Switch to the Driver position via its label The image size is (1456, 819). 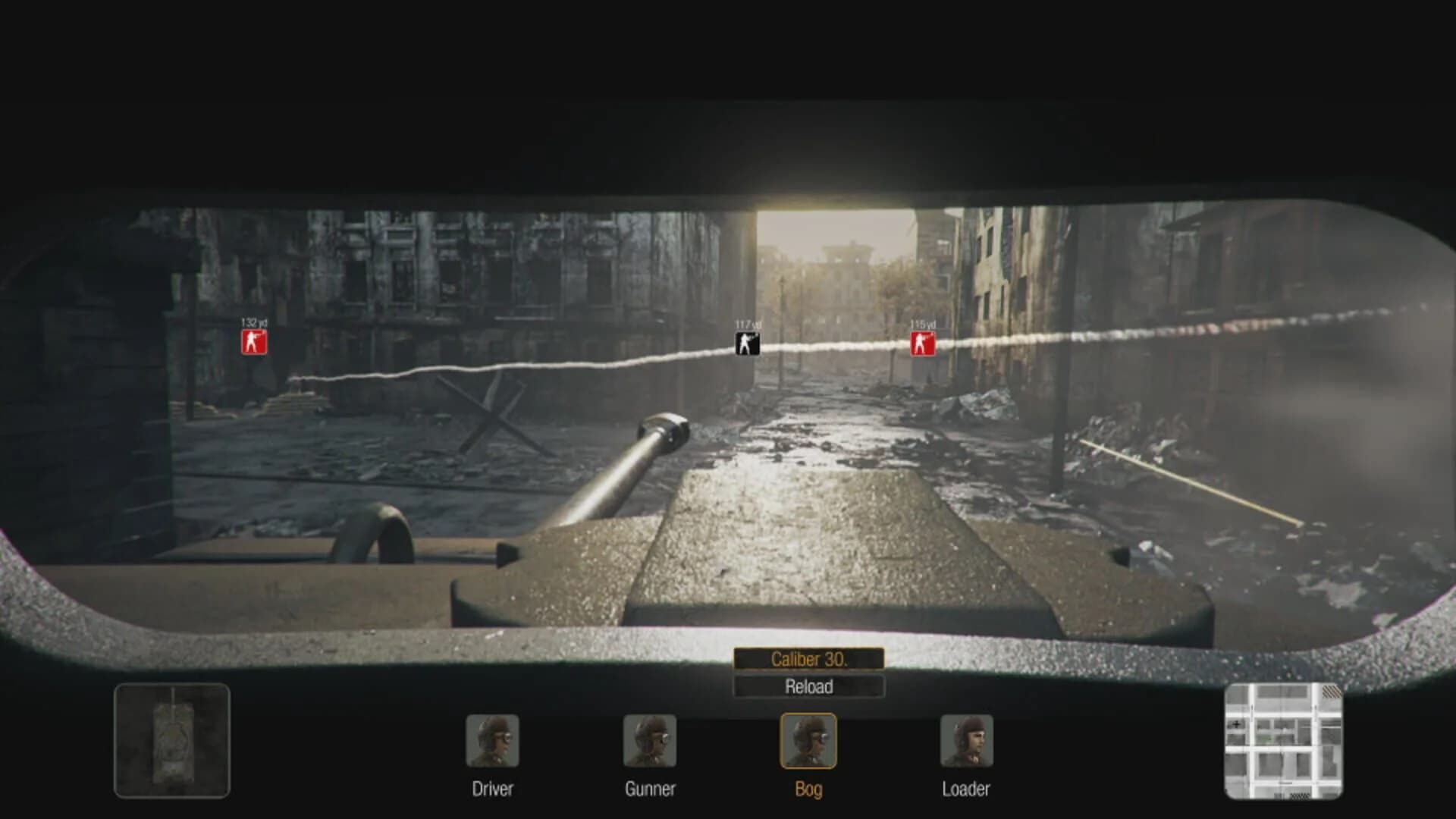(x=494, y=789)
